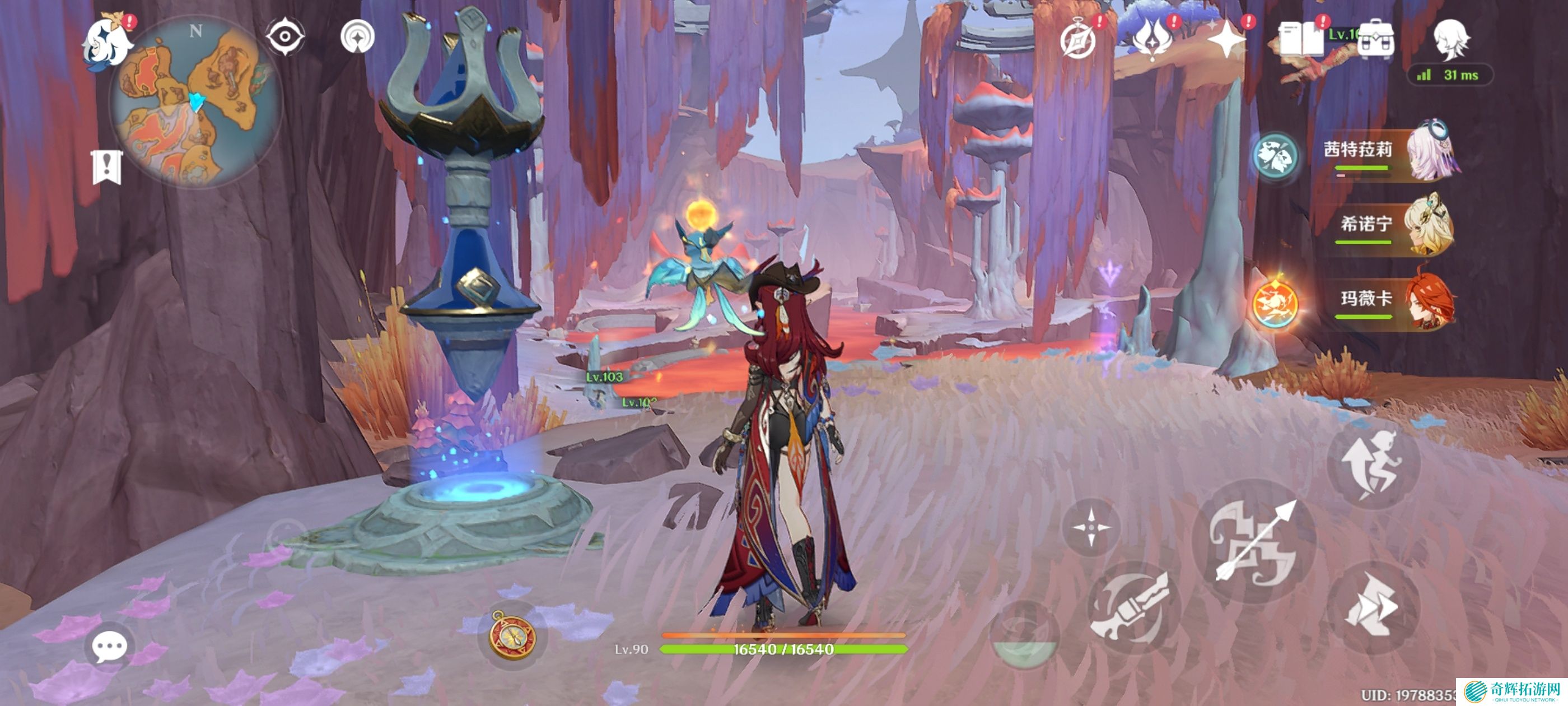
Task: Open the quest bookmark with exclamation mark
Action: [107, 166]
